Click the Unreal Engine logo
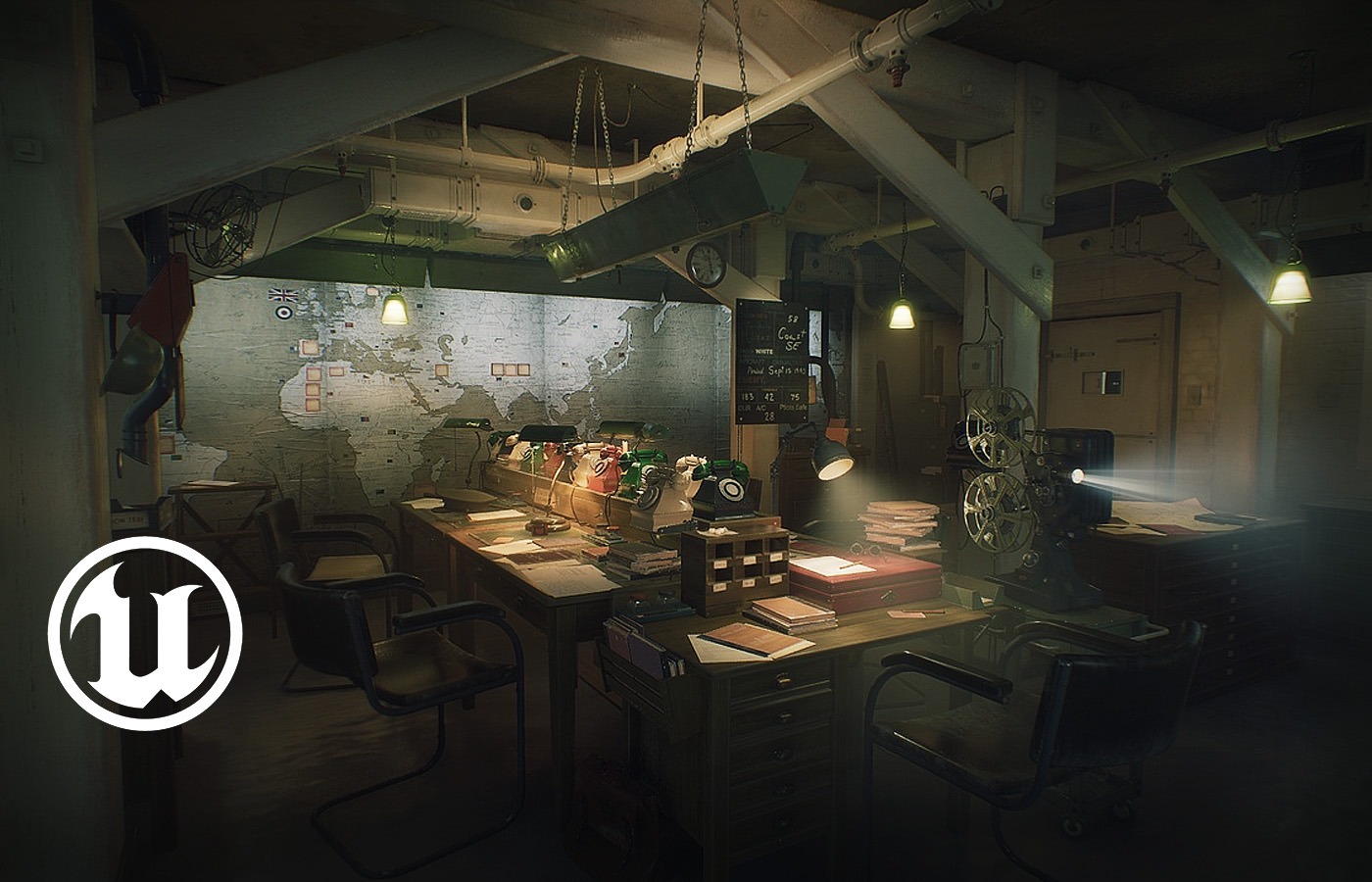This screenshot has height=882, width=1372. coord(145,632)
